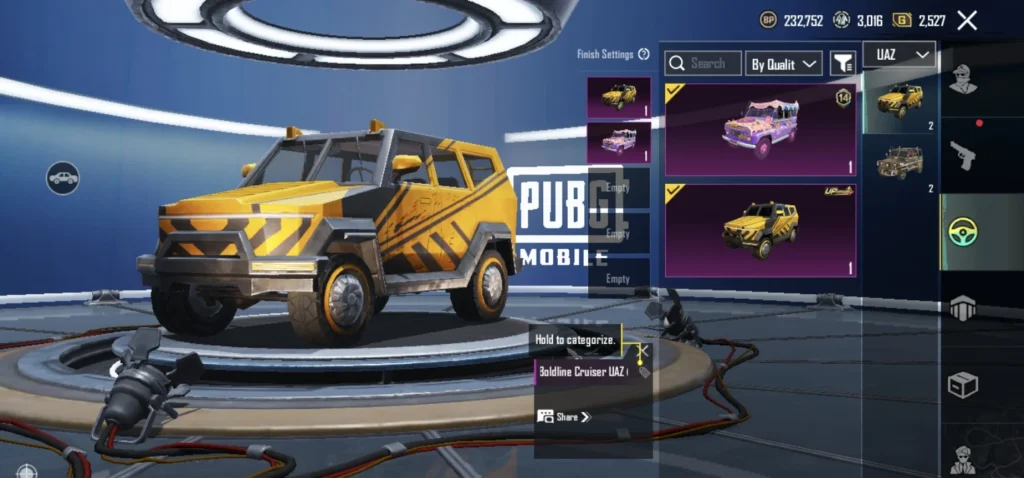Viewport: 1024px width, 478px height.
Task: Close the Hold to categorize tooltip
Action: click(x=643, y=351)
